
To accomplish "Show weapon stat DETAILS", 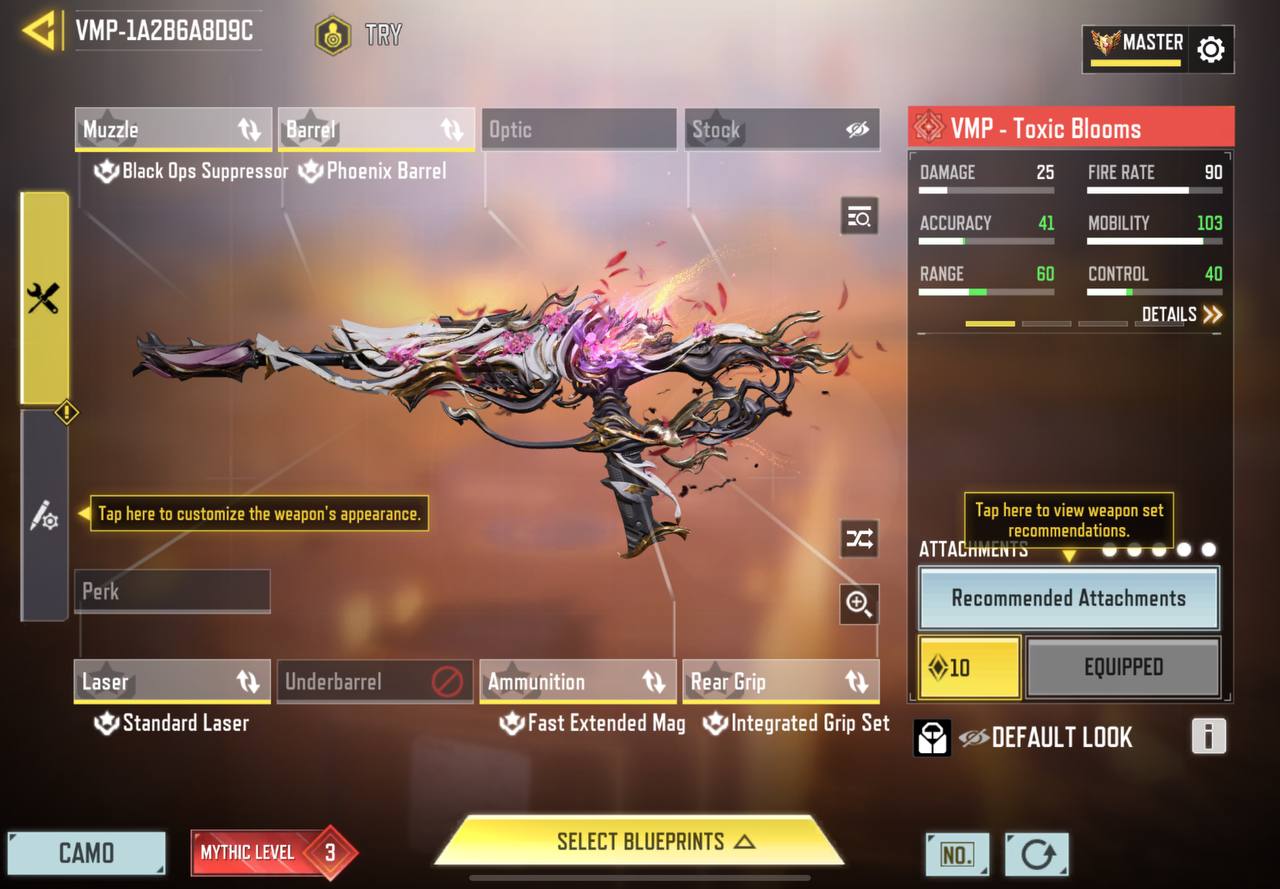I will [1181, 315].
